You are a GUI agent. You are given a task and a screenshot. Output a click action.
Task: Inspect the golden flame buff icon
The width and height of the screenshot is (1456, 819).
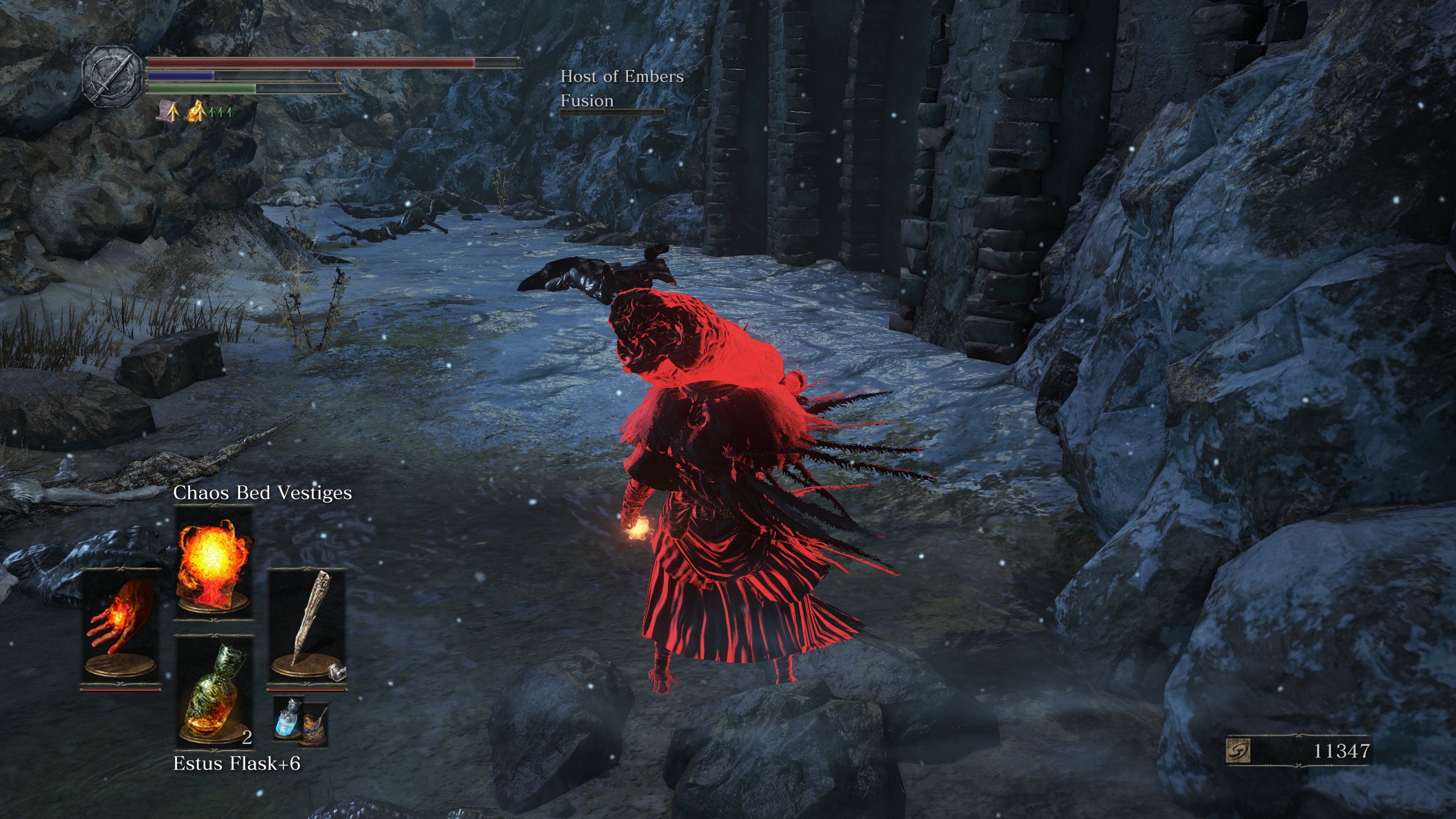coord(196,110)
